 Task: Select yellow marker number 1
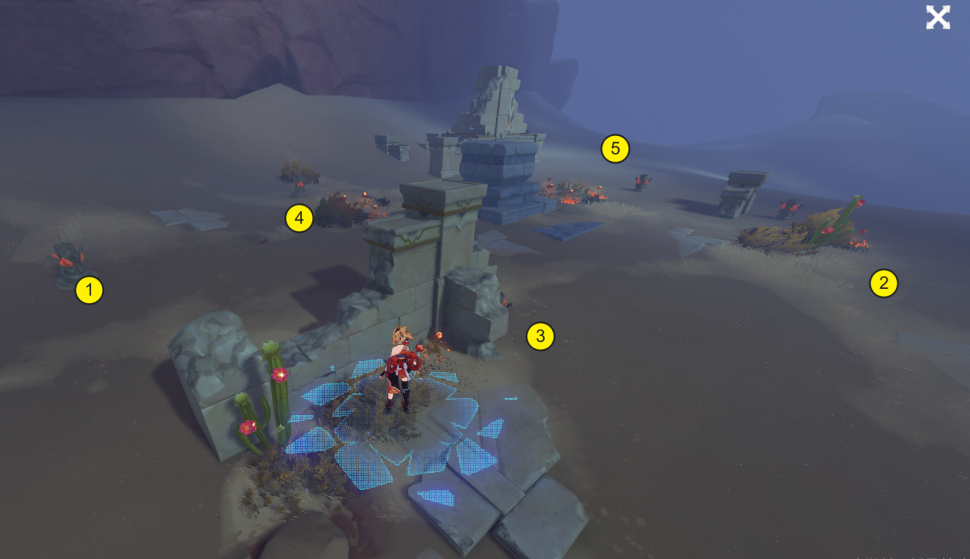click(90, 291)
